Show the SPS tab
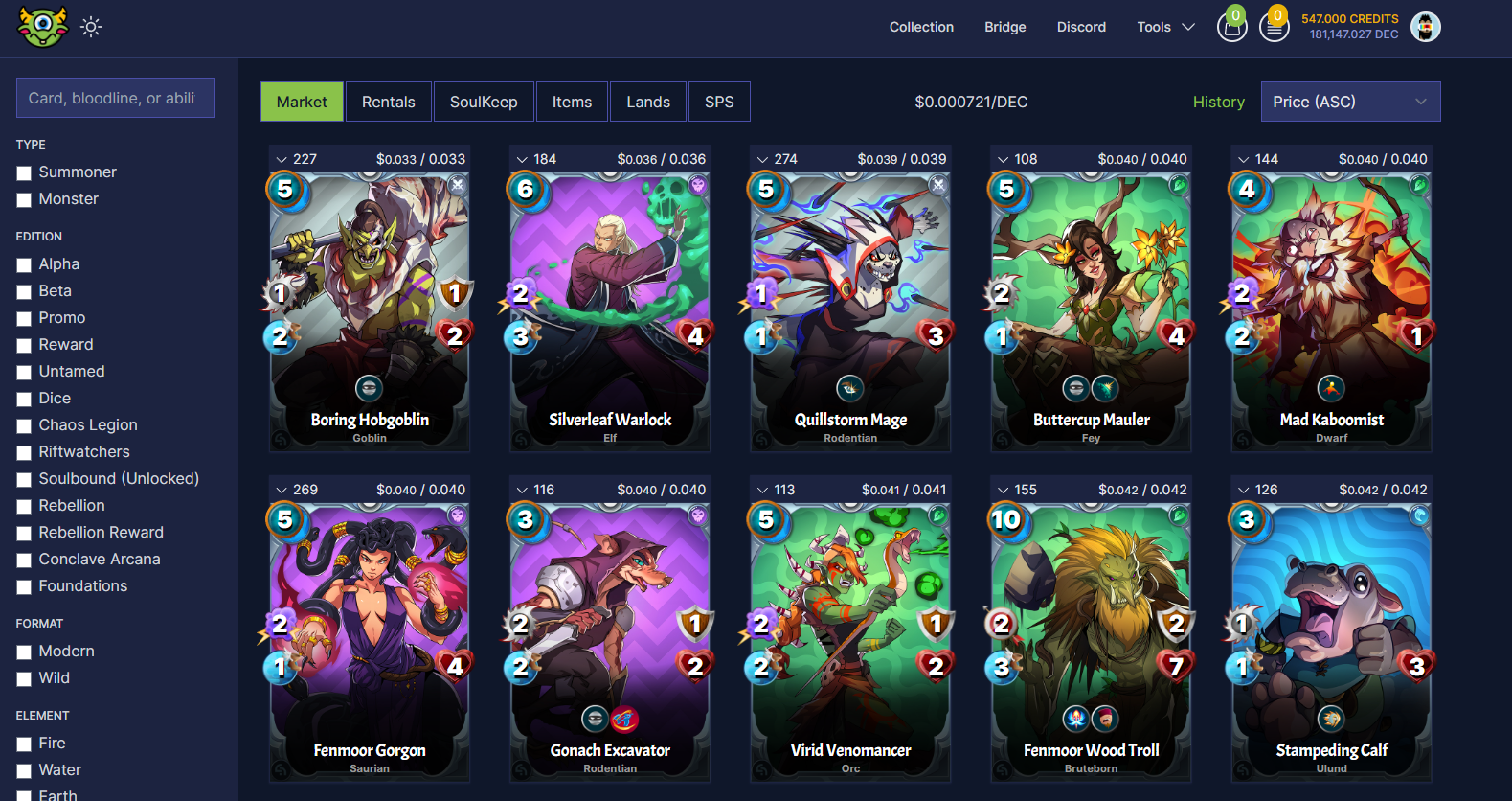 (x=718, y=102)
